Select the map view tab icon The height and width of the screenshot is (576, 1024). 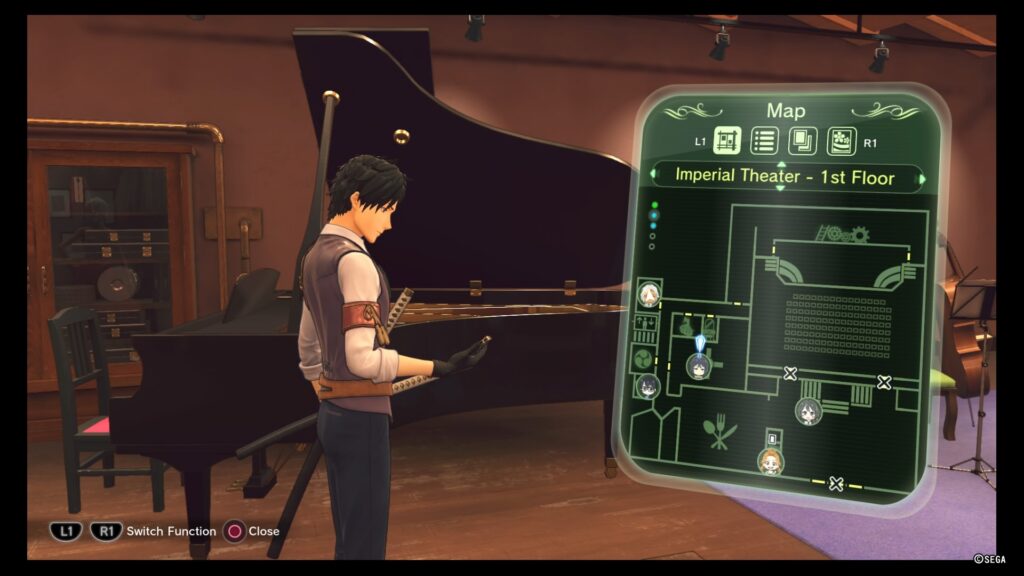point(728,142)
